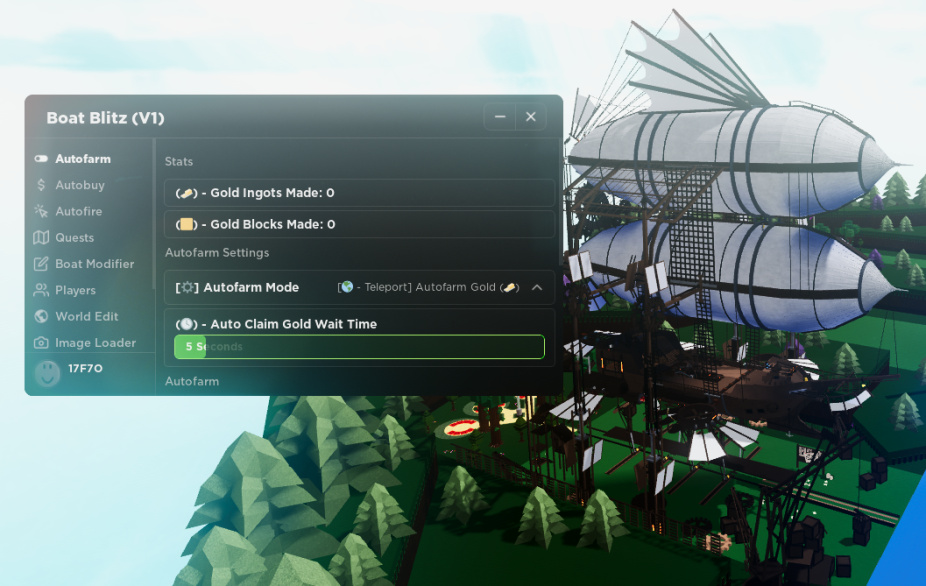Expand the Autofarm Mode dropdown
The width and height of the screenshot is (926, 586).
coord(536,288)
